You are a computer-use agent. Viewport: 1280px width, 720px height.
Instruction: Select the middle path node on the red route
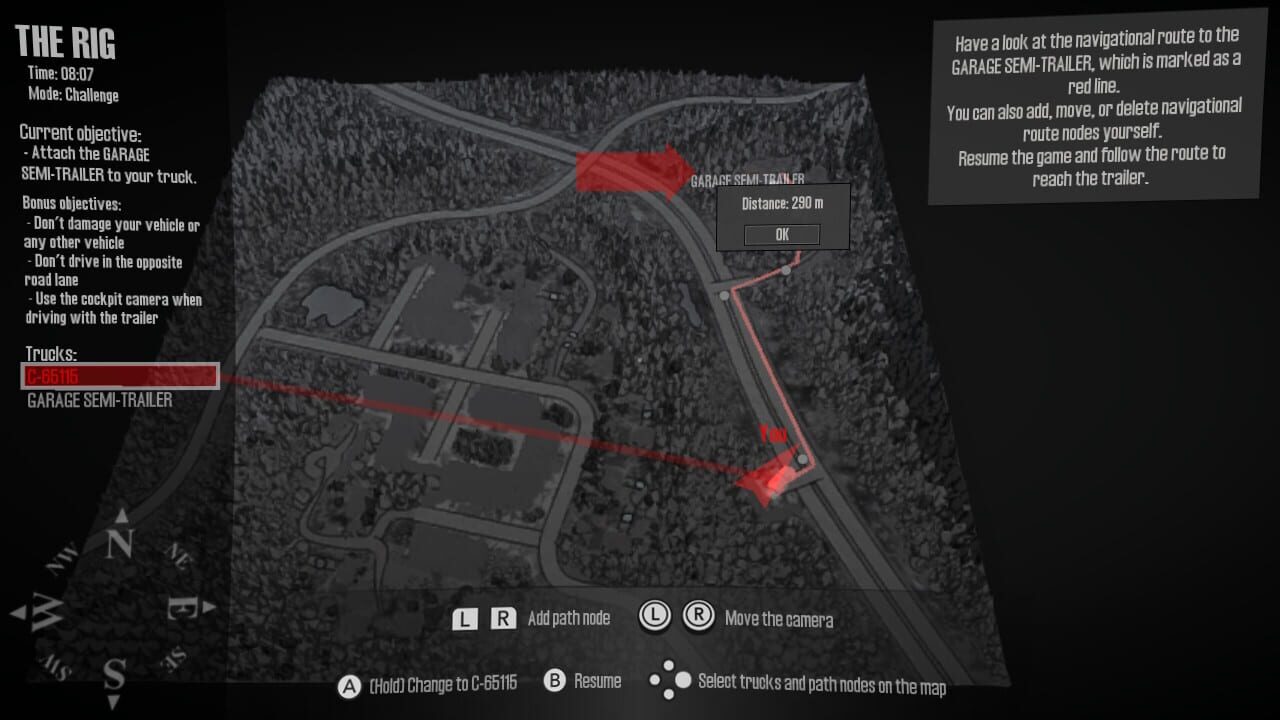coord(723,295)
